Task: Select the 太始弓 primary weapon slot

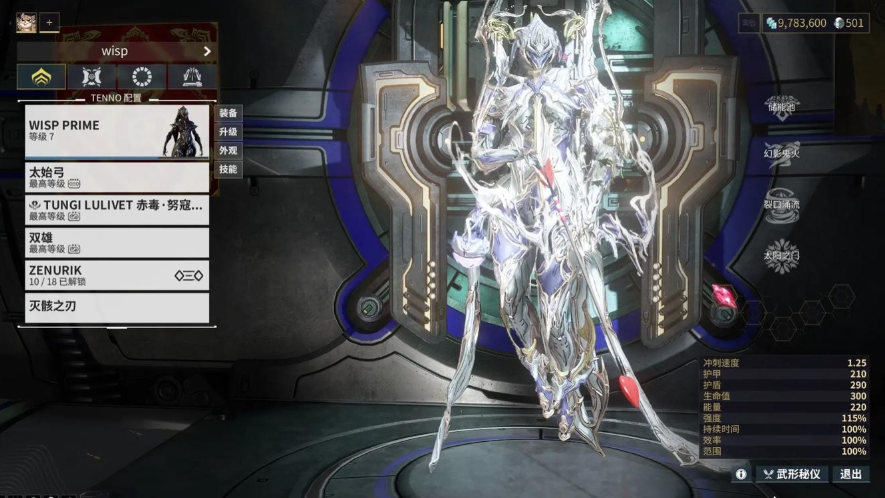Action: (x=116, y=177)
